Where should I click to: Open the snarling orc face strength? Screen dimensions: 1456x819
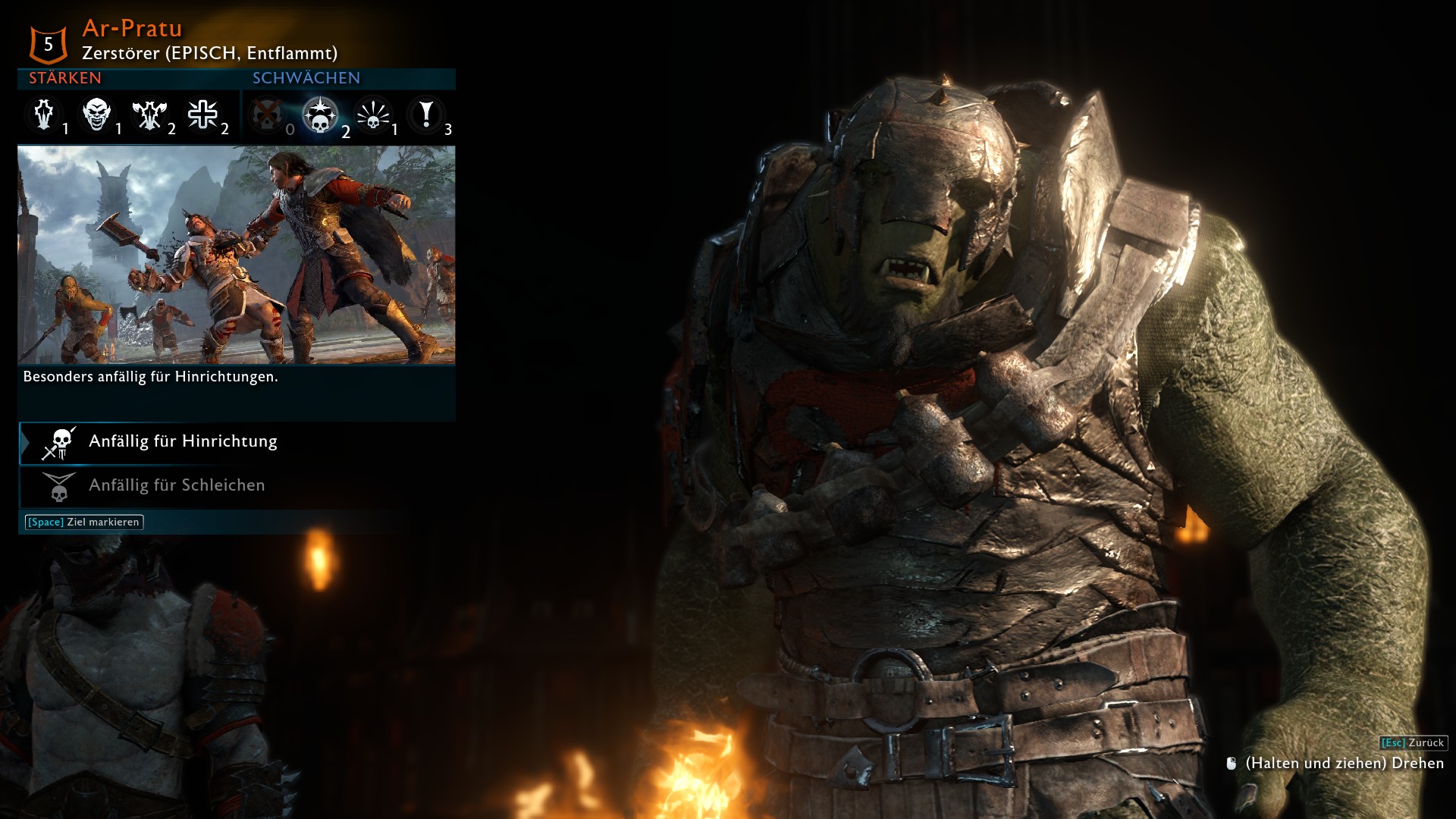pos(97,115)
